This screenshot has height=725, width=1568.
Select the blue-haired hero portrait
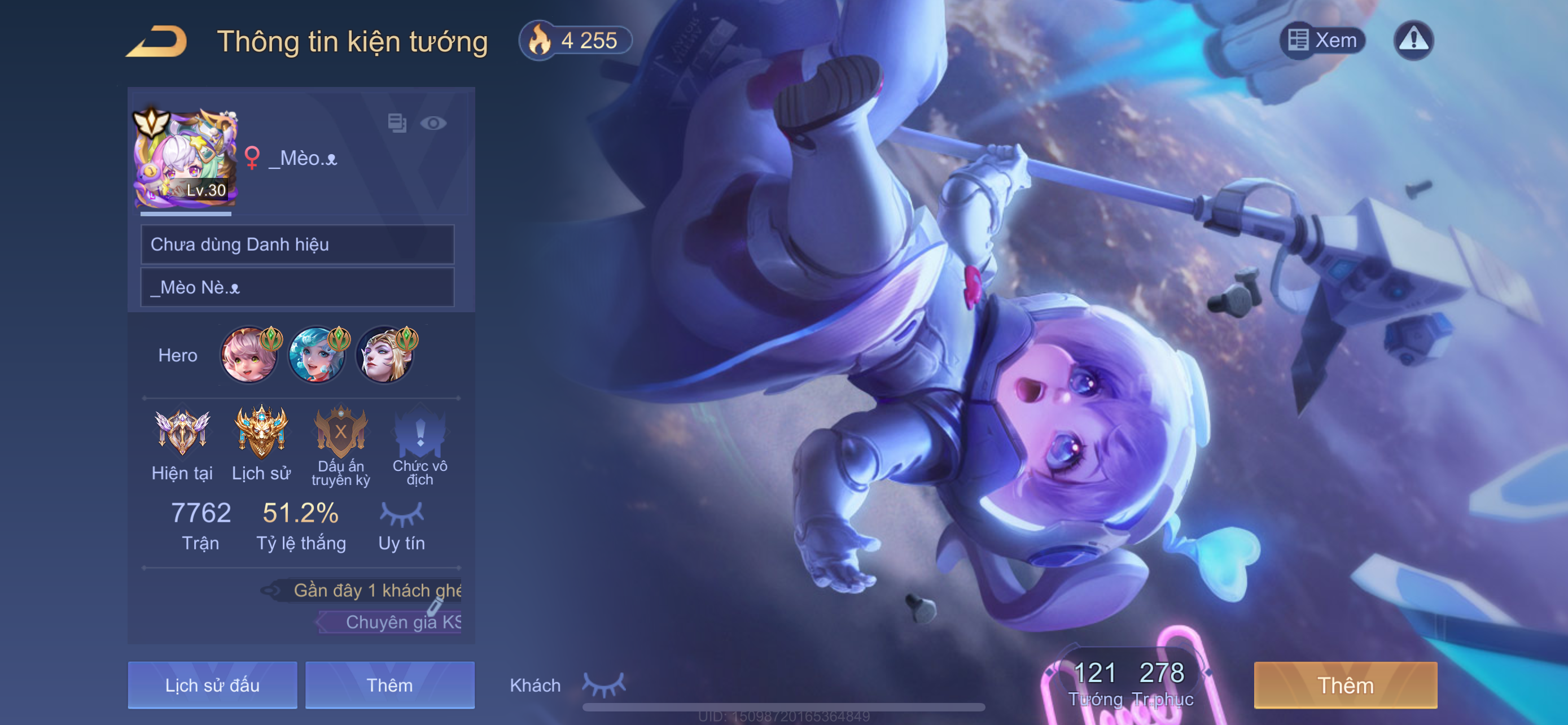[317, 356]
